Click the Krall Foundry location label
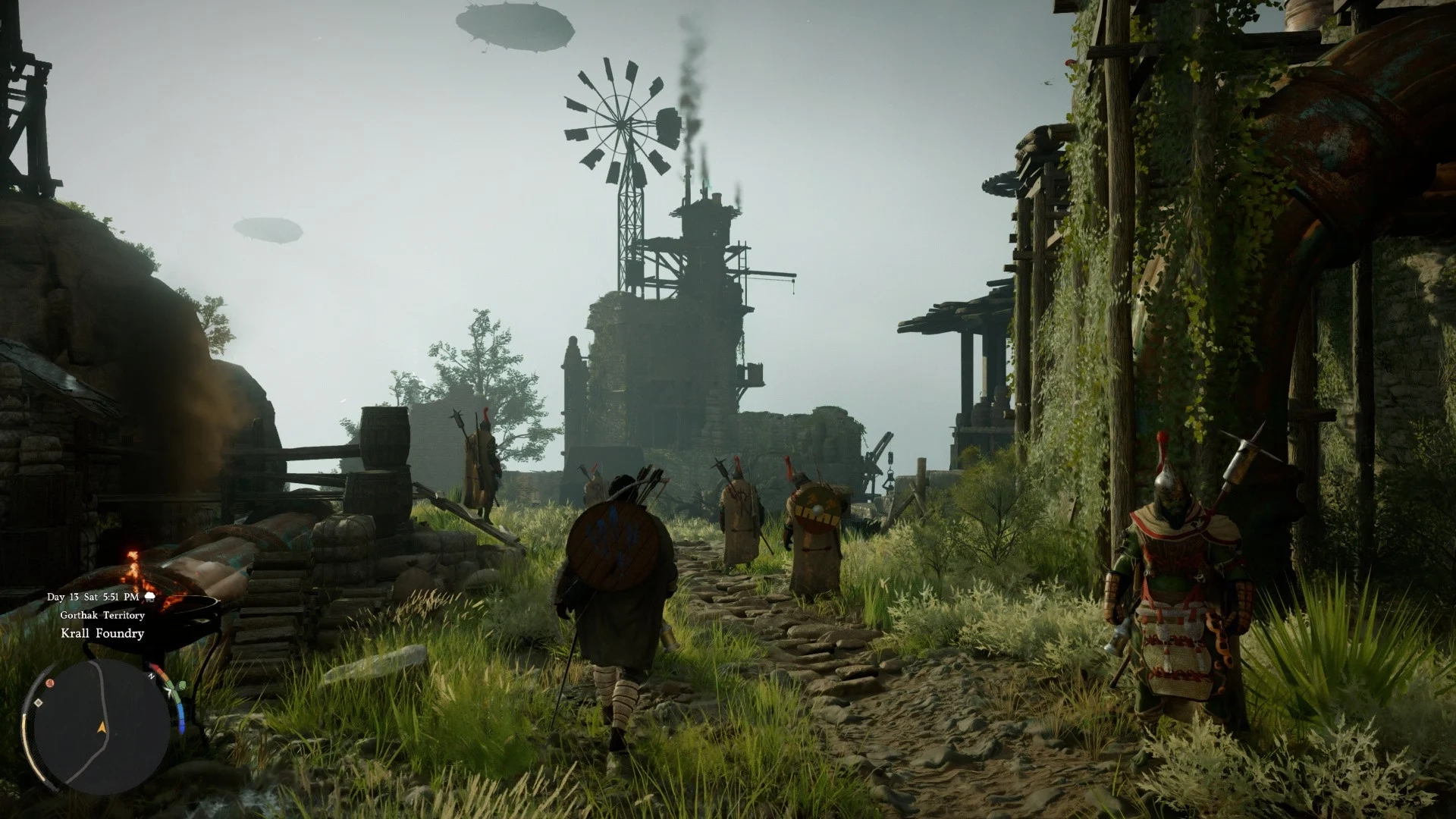The image size is (1456, 819). coord(102,633)
